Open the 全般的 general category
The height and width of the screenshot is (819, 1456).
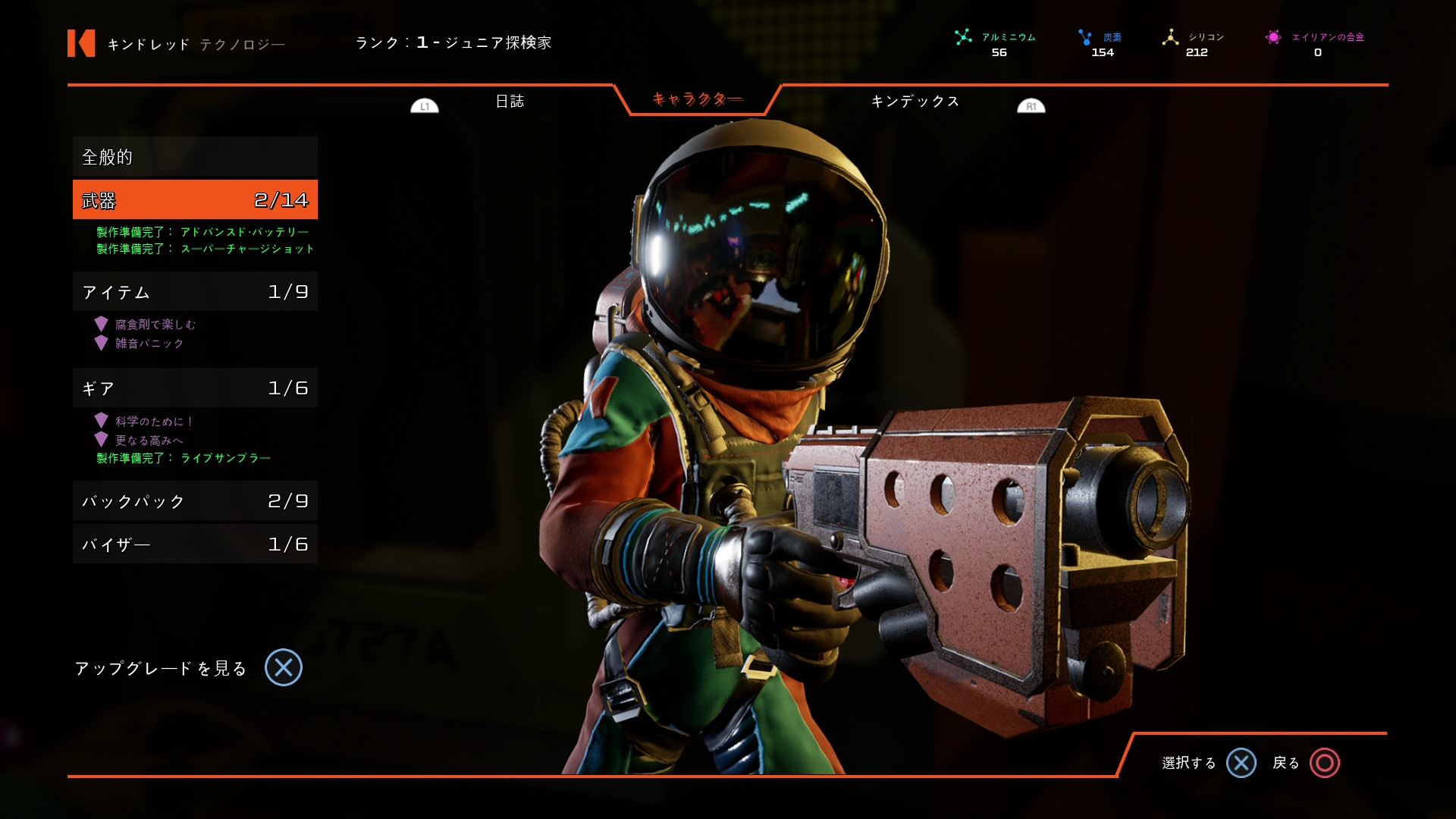pos(195,157)
